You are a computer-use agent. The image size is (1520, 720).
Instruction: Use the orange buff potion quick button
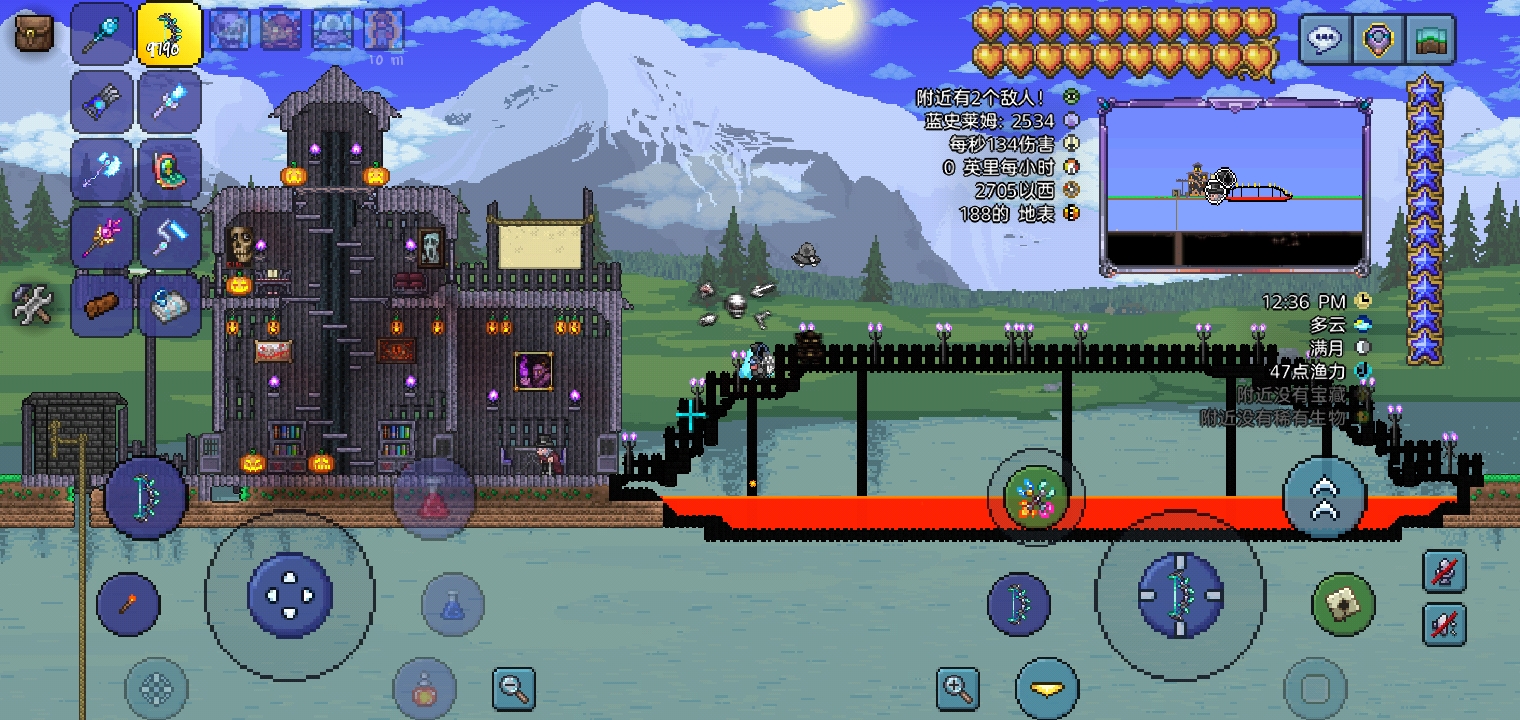(x=425, y=690)
